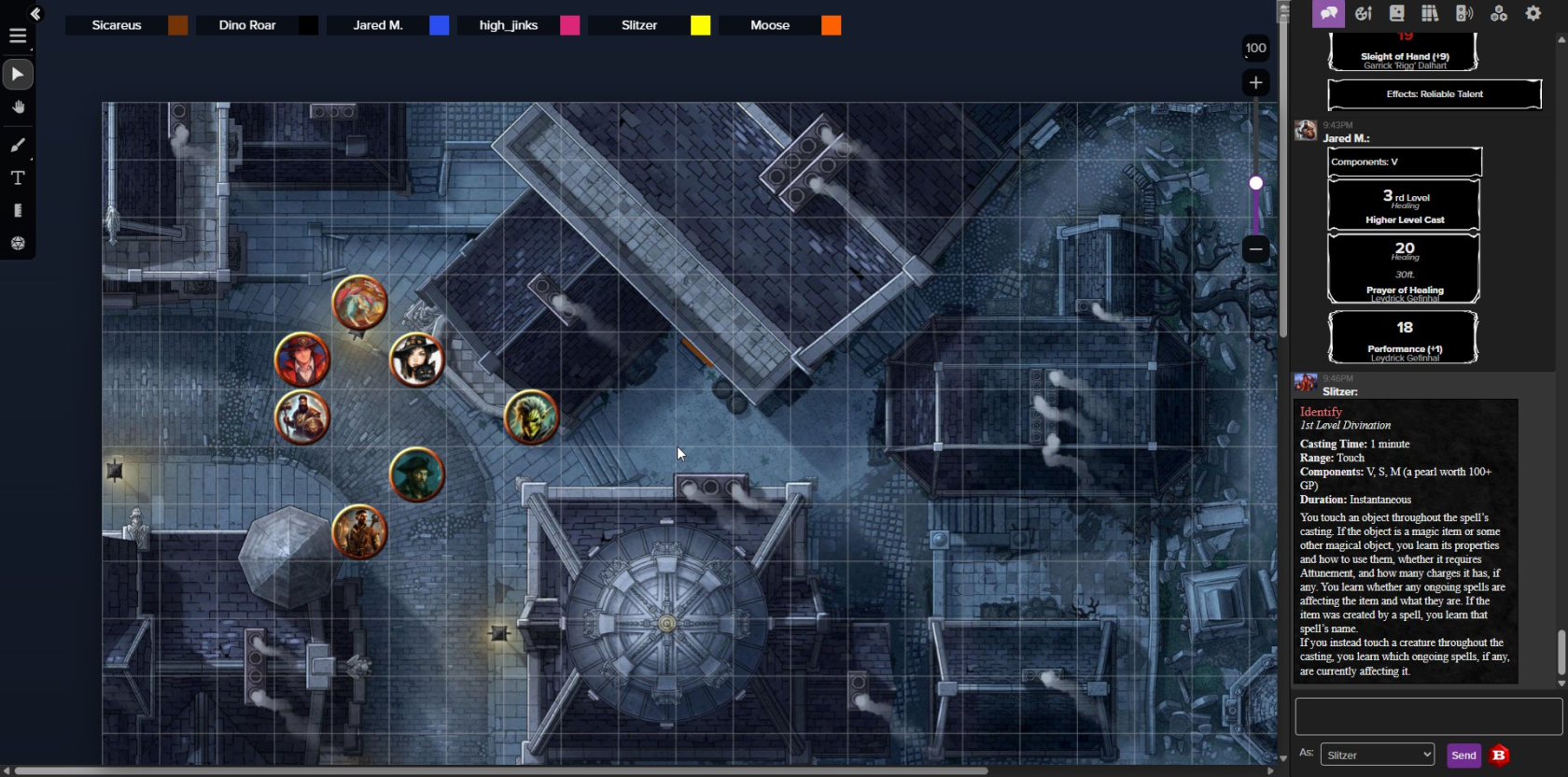
Task: Click the map zoom-in plus button
Action: (1256, 83)
